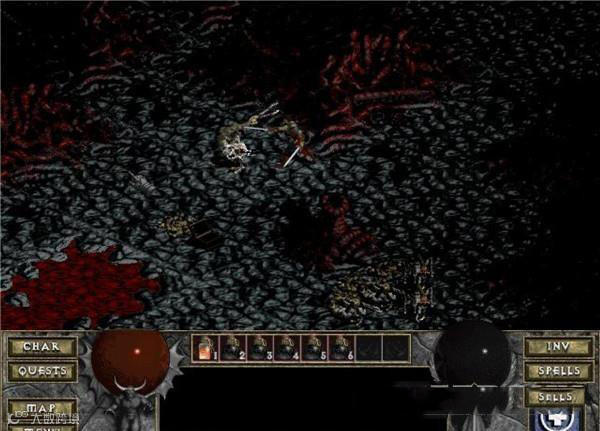Show the automap with MAP button
The width and height of the screenshot is (600, 431).
(42, 409)
